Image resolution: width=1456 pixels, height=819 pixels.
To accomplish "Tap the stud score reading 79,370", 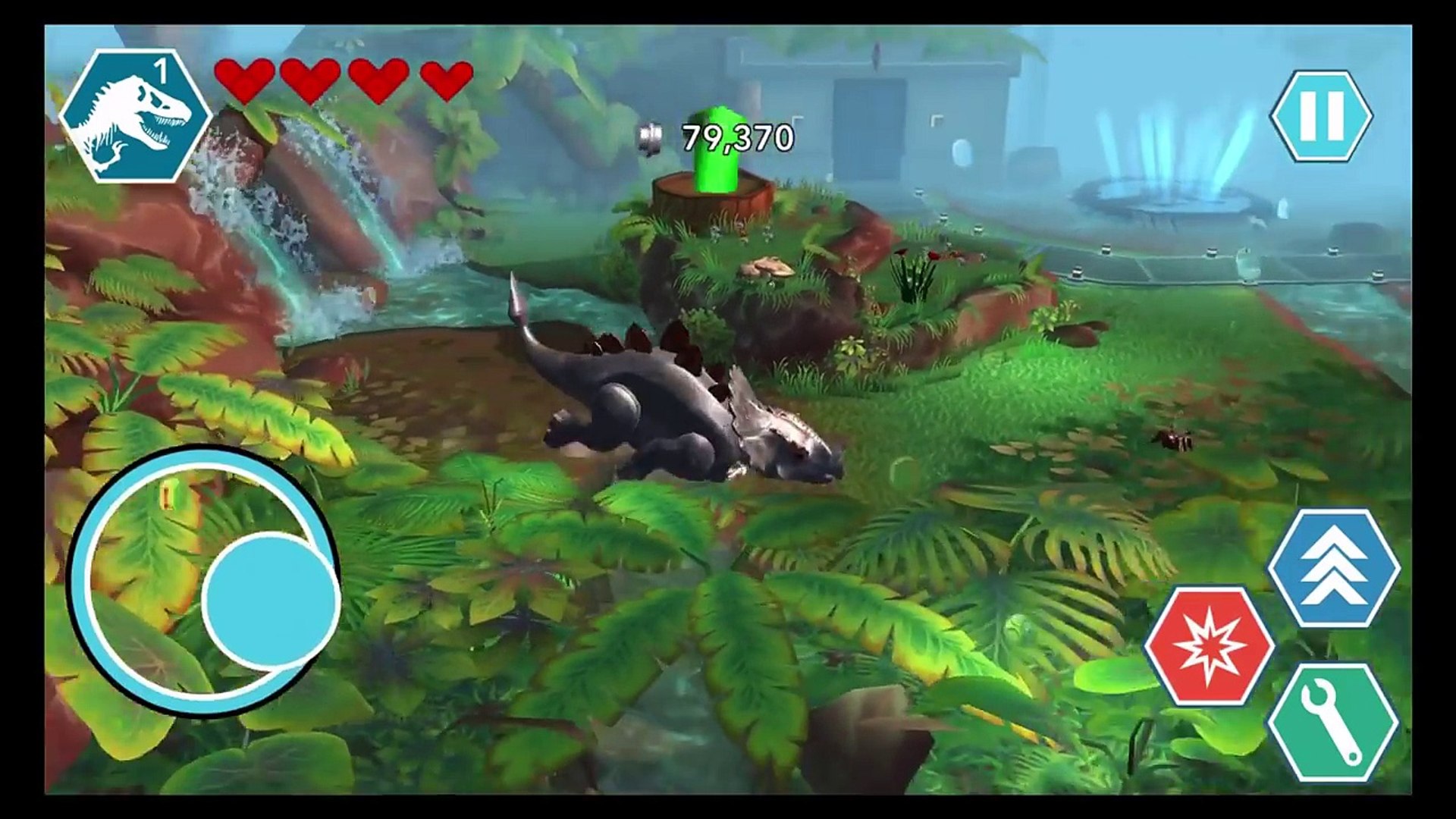I will coord(737,136).
